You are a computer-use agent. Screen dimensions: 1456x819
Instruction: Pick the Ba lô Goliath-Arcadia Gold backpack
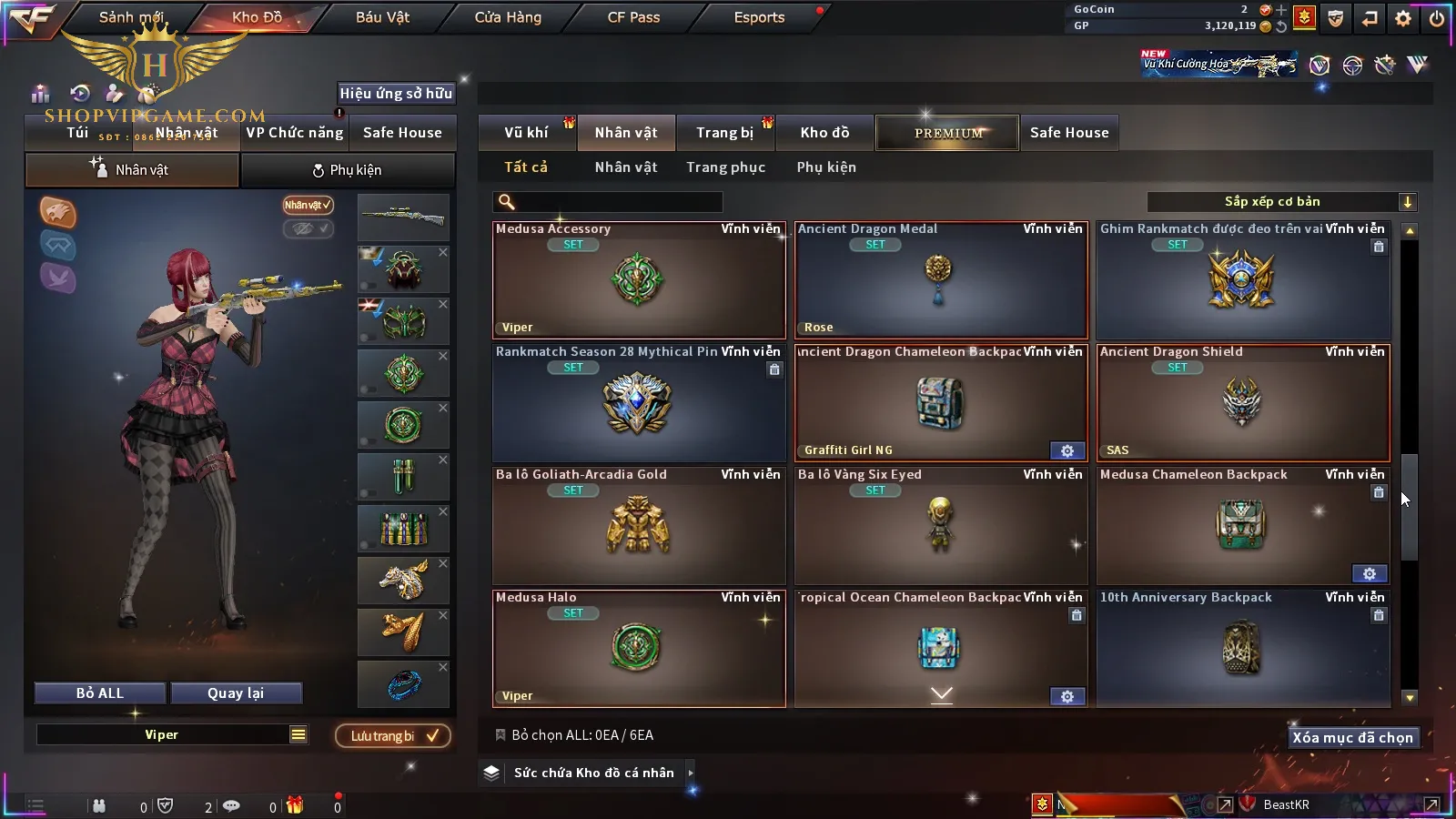click(638, 526)
